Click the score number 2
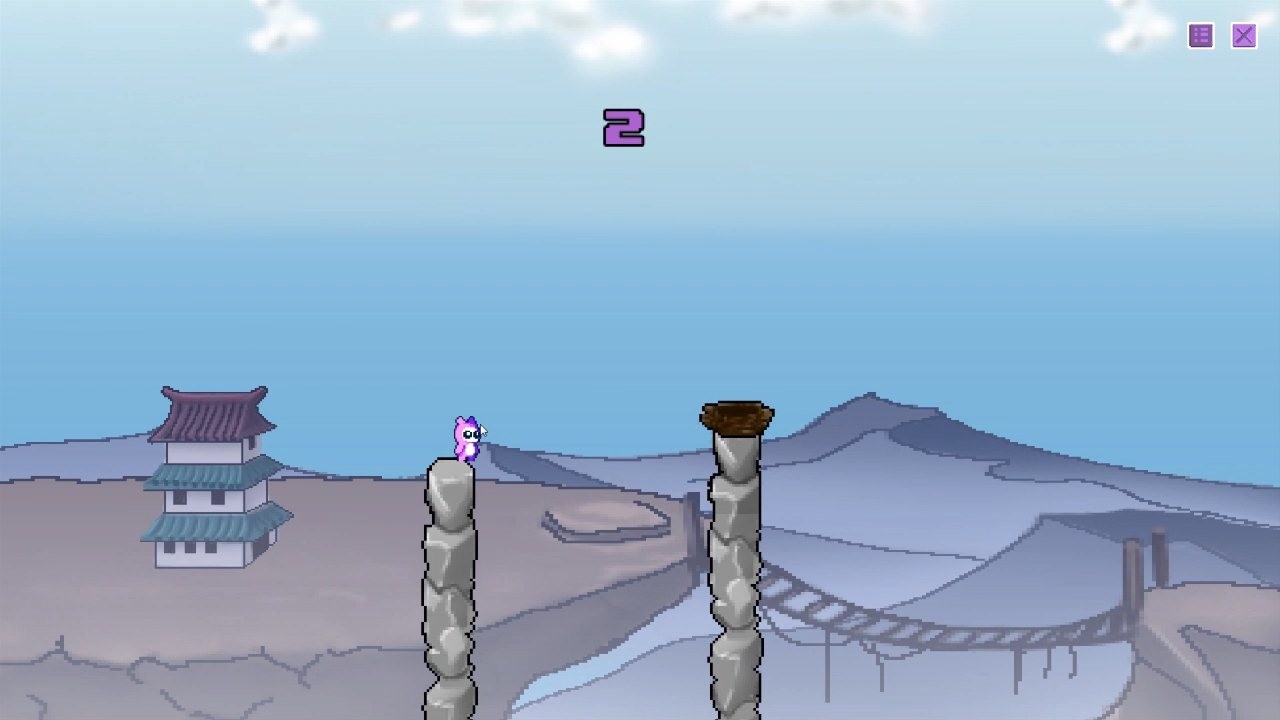The height and width of the screenshot is (720, 1280). 625,127
